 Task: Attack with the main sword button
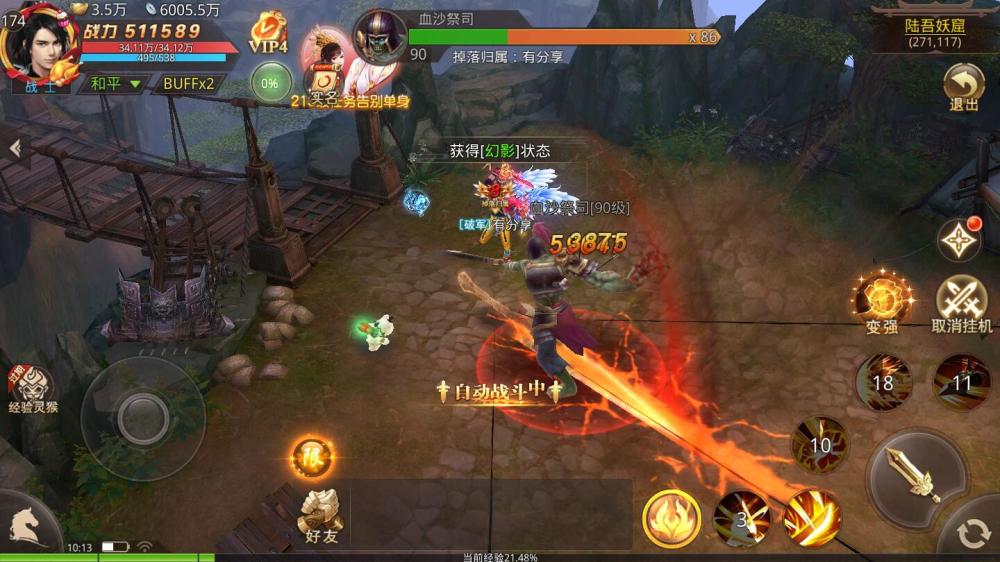click(x=916, y=475)
